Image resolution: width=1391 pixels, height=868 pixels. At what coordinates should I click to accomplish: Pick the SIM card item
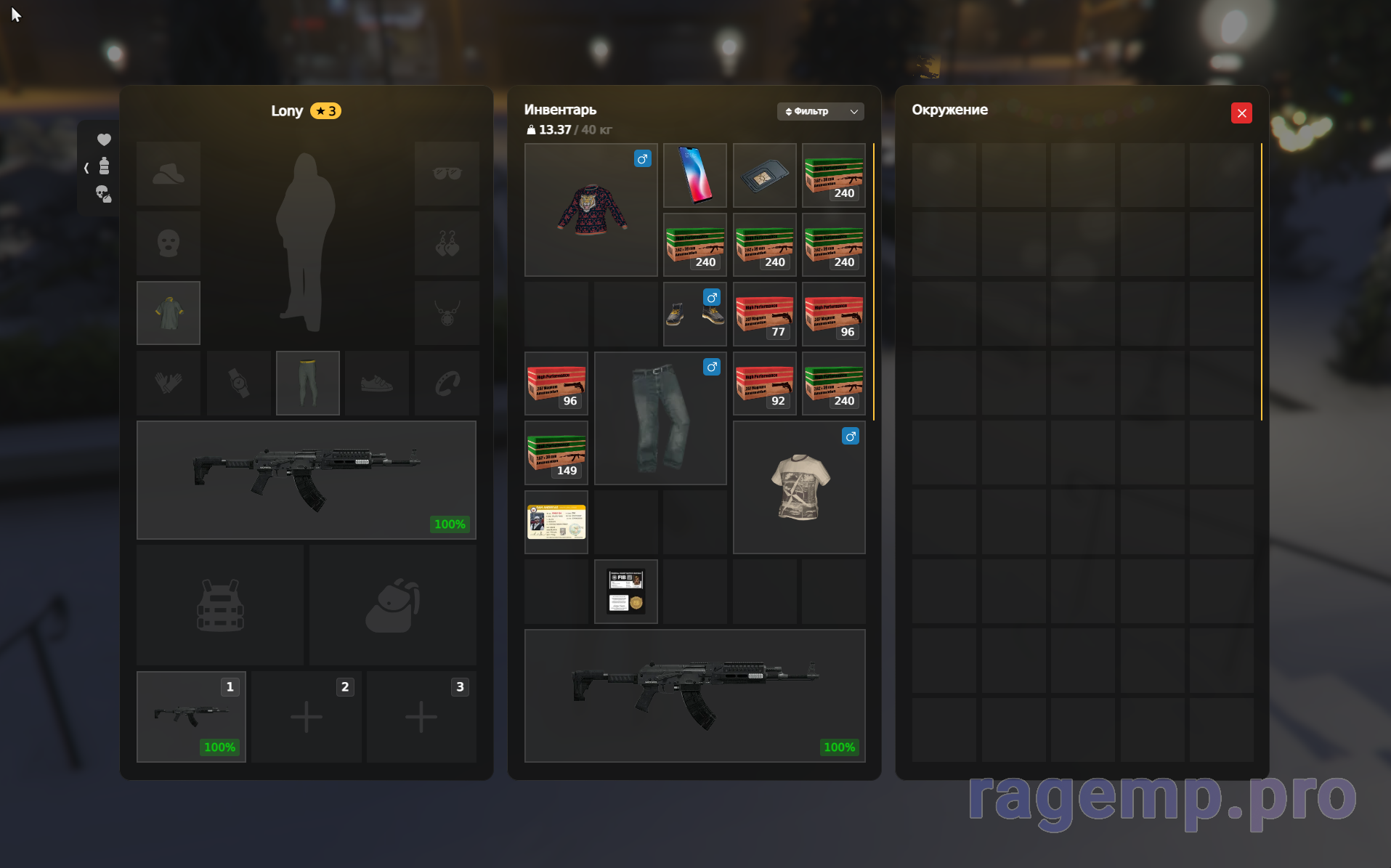[x=763, y=175]
